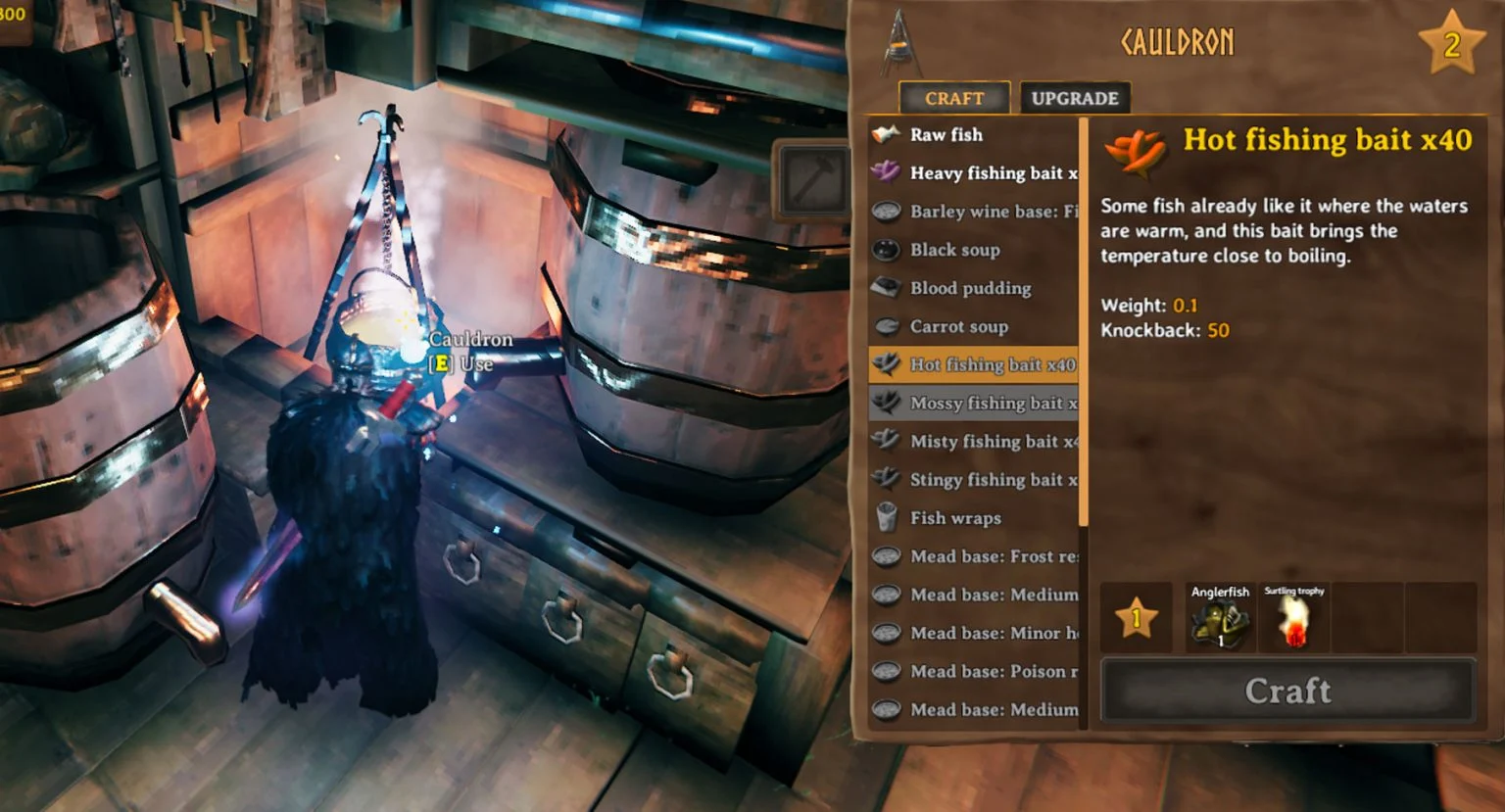Pick the Black soup recipe
Image resolution: width=1505 pixels, height=812 pixels.
(973, 250)
